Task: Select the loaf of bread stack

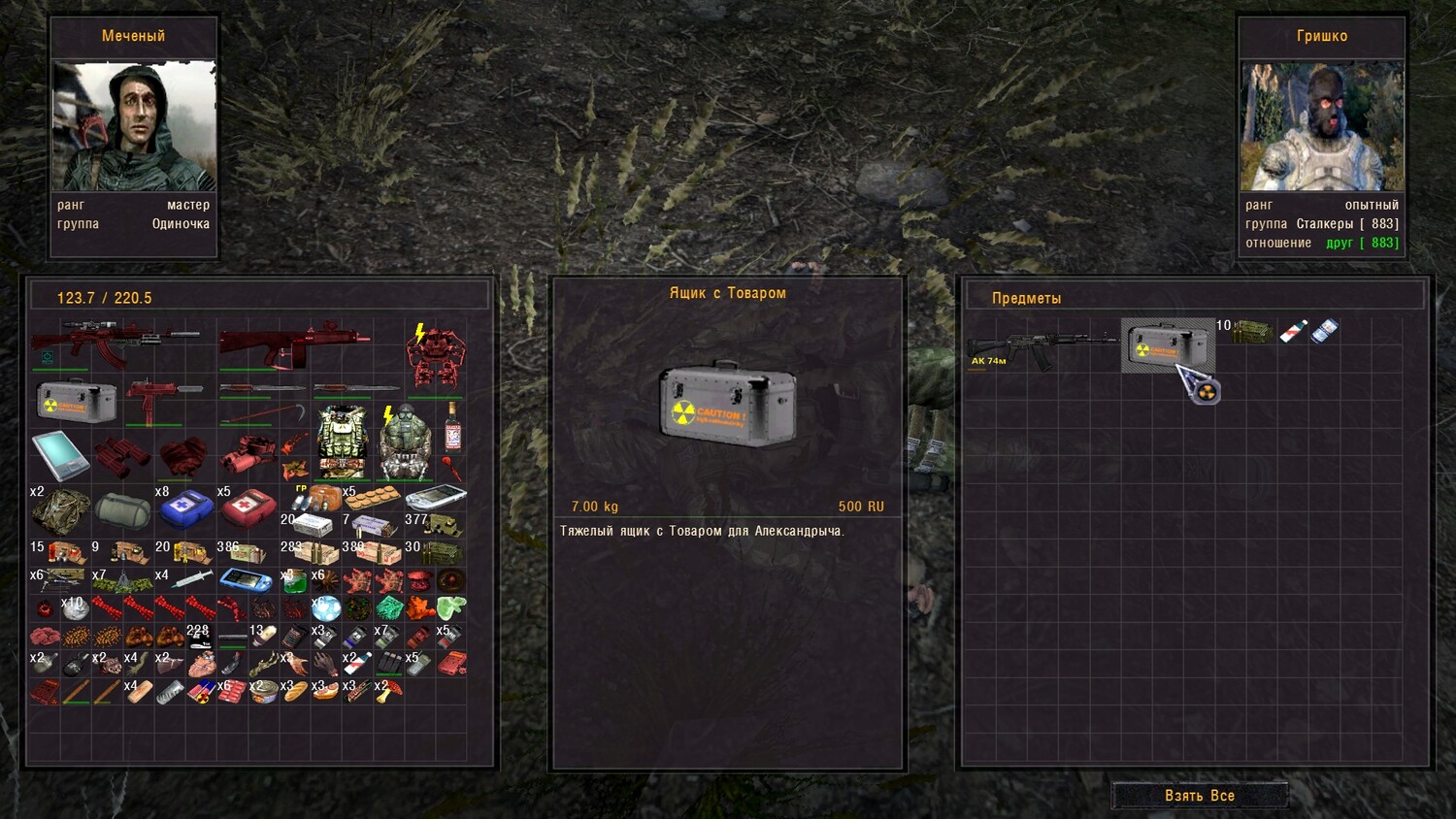Action: tap(295, 691)
